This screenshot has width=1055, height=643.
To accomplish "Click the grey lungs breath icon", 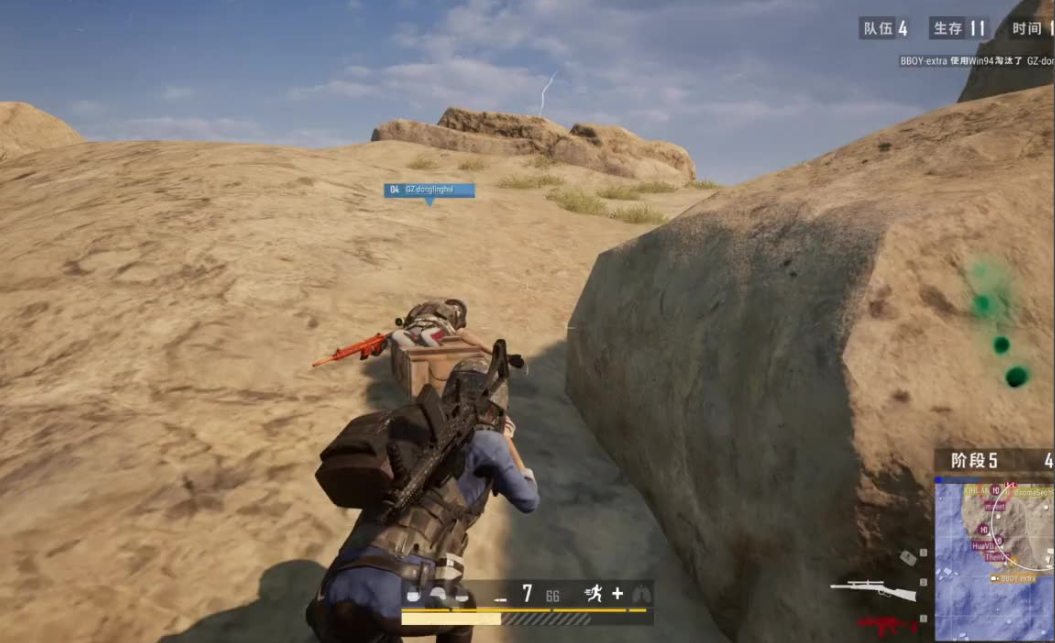I will coord(640,594).
